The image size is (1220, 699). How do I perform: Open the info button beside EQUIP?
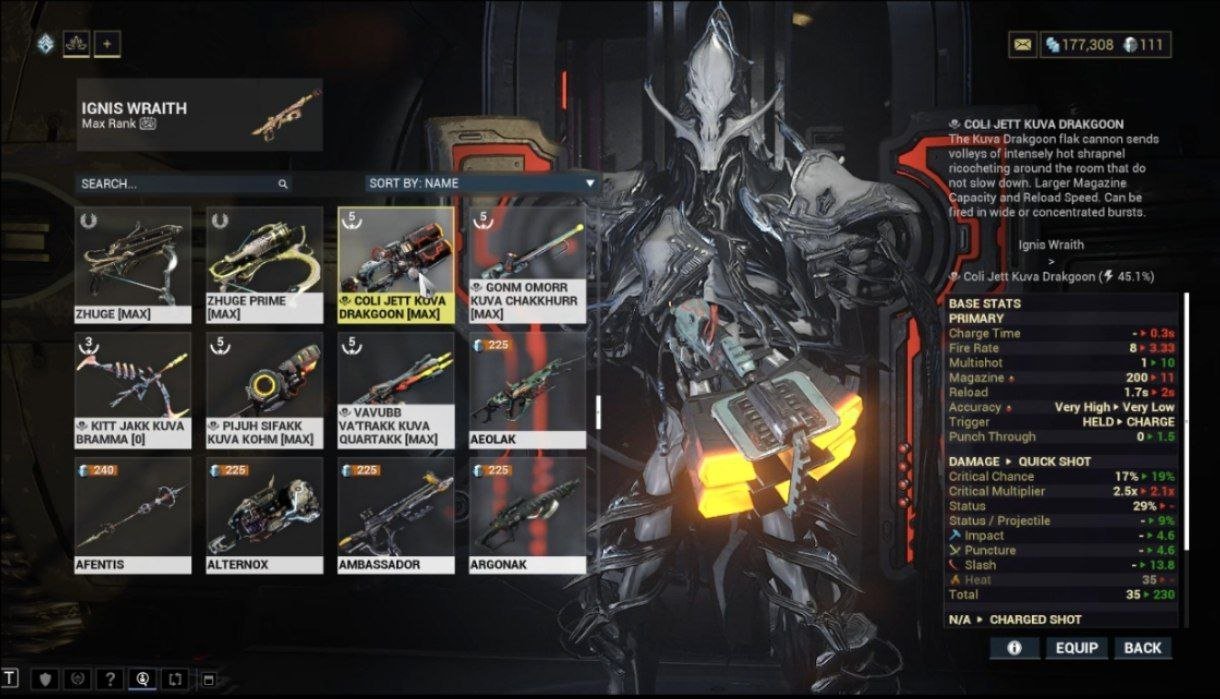1014,648
